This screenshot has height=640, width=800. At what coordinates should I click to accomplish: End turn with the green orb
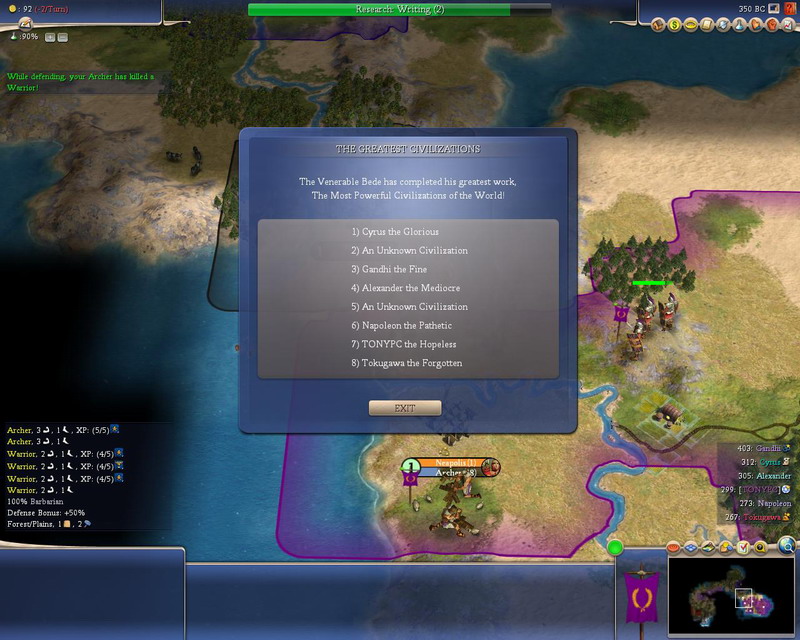coord(615,548)
